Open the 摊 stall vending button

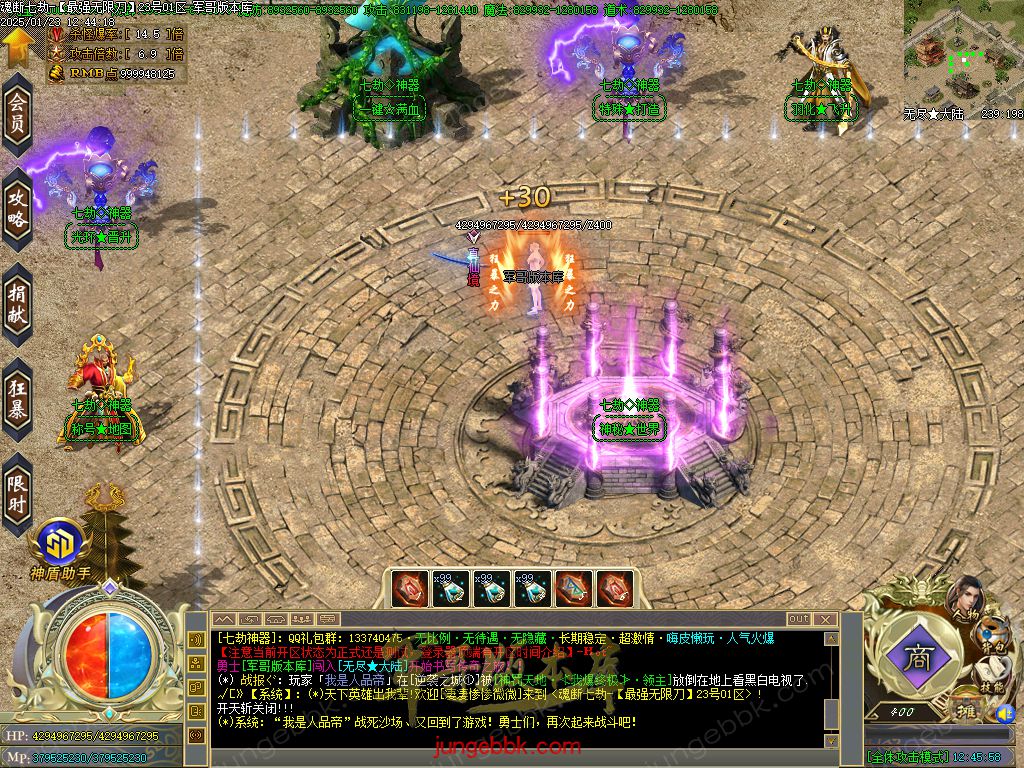(964, 709)
